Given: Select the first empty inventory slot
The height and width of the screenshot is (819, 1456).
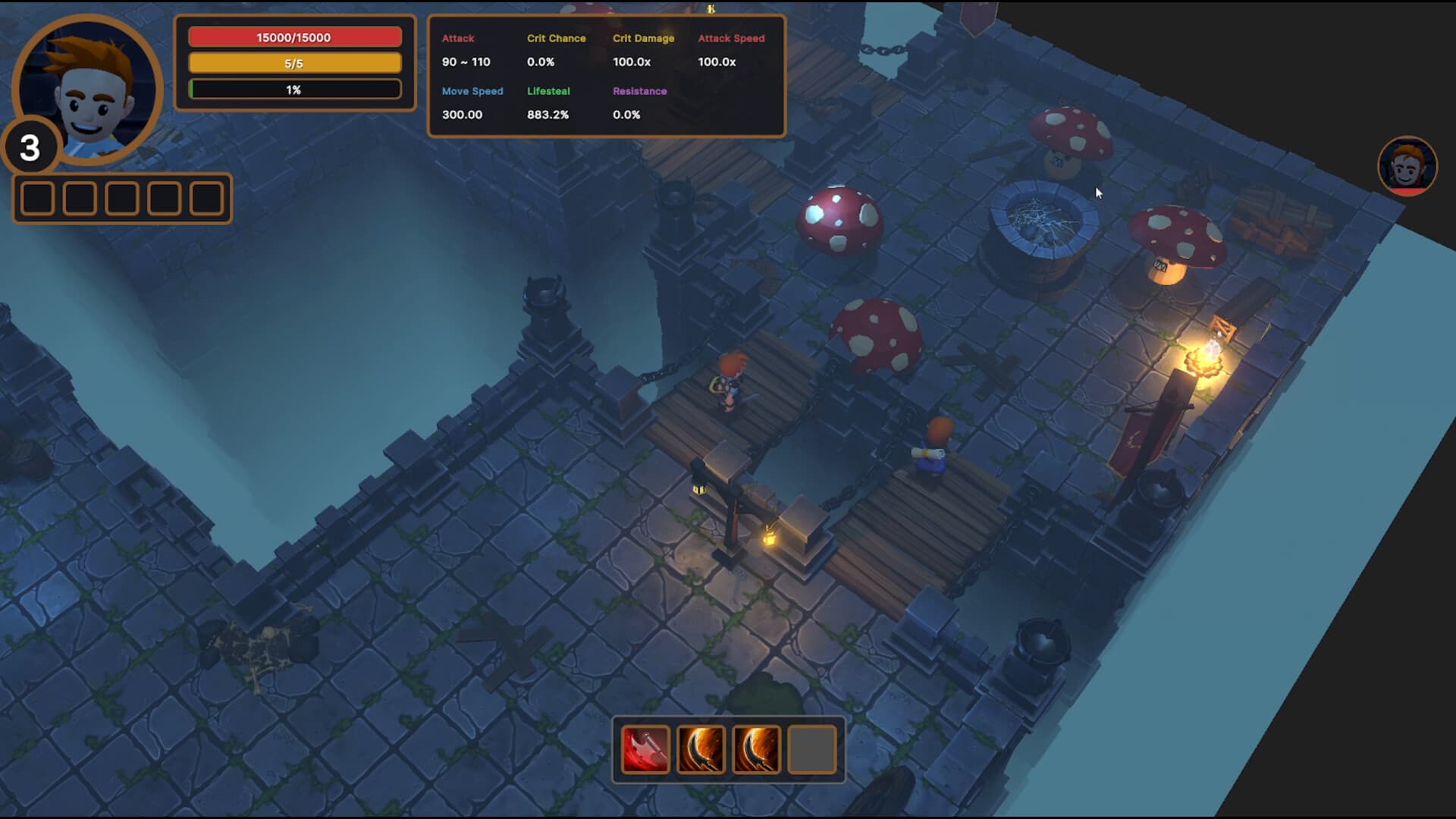Looking at the screenshot, I should point(37,198).
